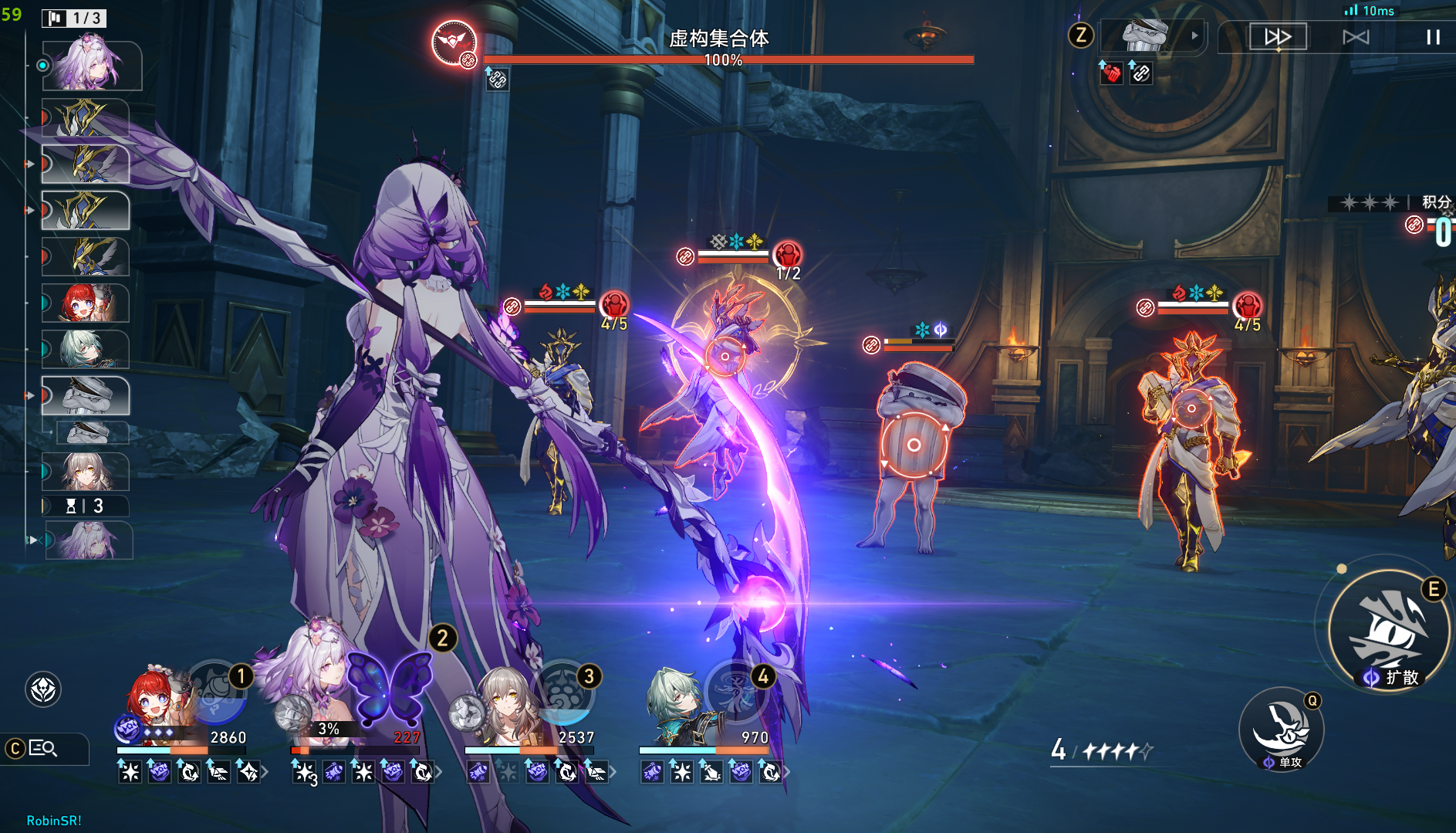
Task: Select the red-haired girl in the action order
Action: (85, 303)
